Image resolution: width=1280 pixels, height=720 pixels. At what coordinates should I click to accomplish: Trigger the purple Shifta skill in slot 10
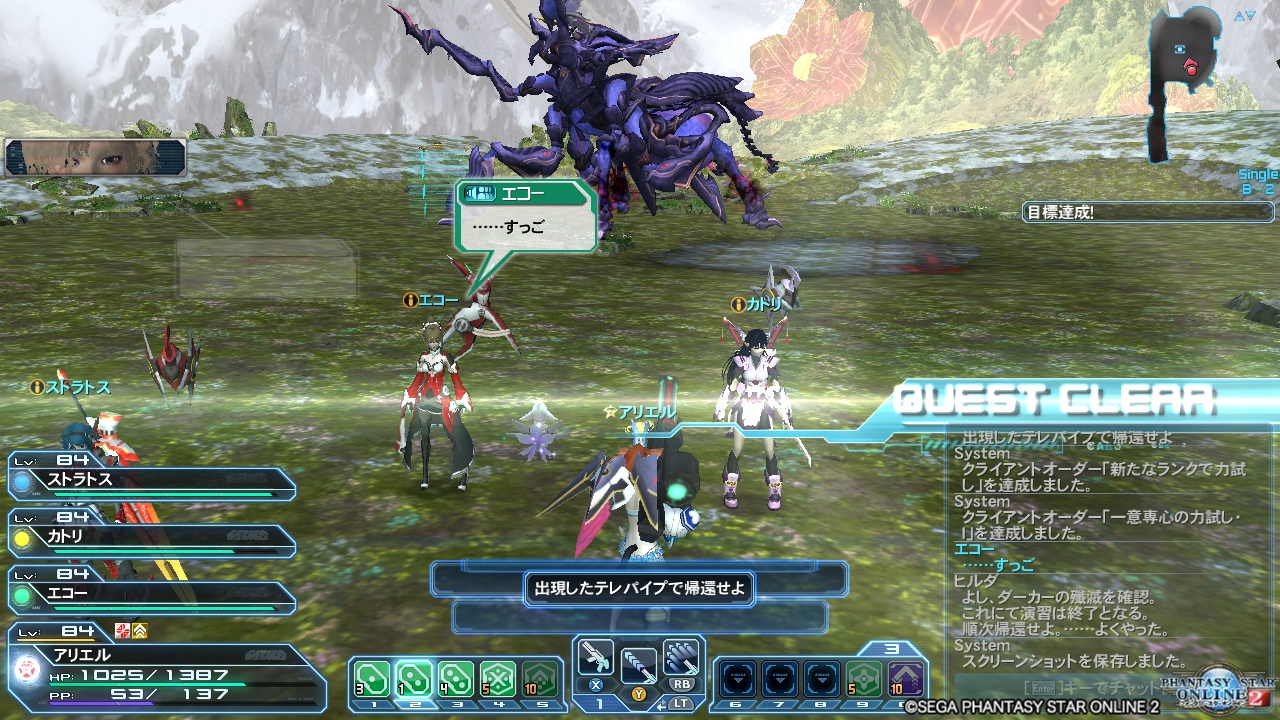(907, 679)
